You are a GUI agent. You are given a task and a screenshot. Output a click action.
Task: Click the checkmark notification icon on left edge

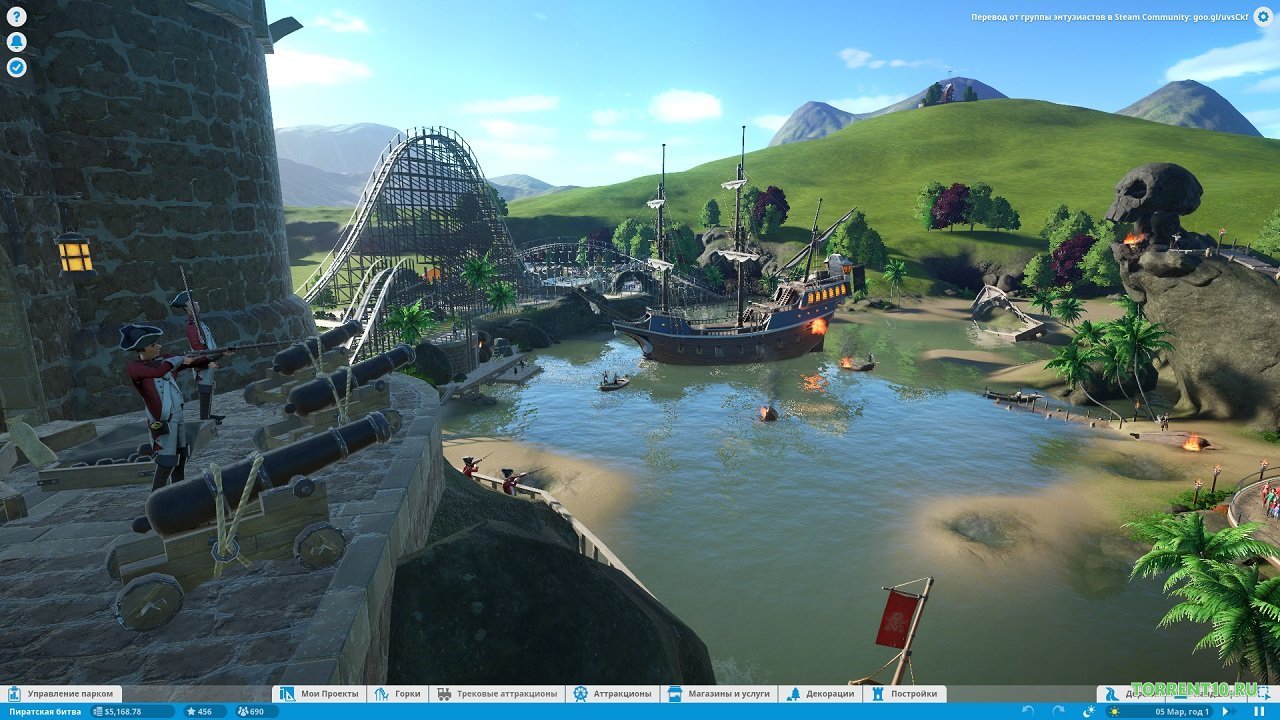[x=14, y=68]
